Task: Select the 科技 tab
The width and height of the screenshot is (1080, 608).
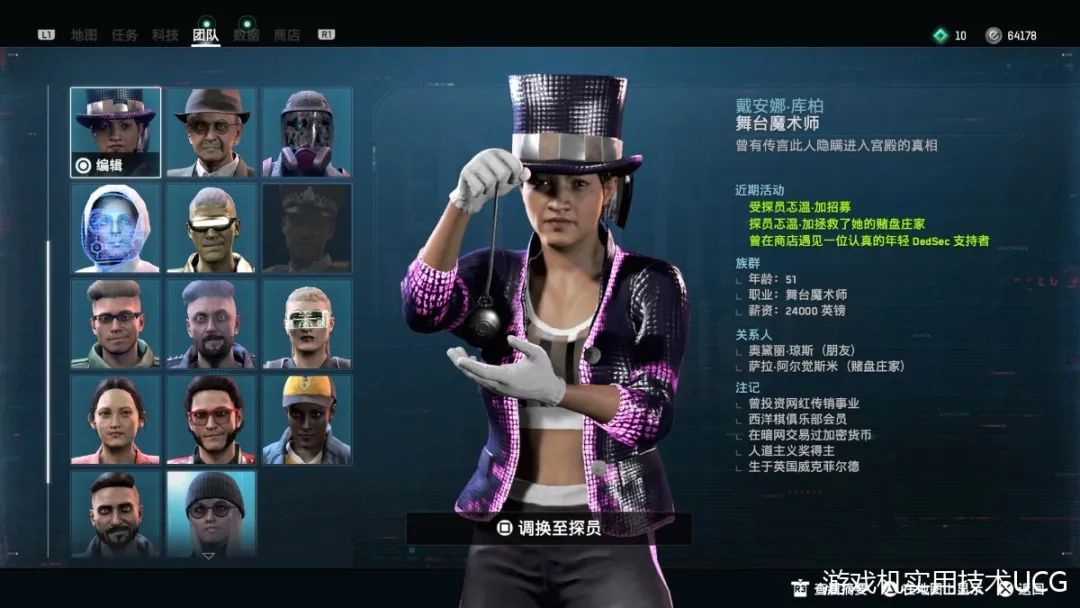Action: tap(165, 35)
